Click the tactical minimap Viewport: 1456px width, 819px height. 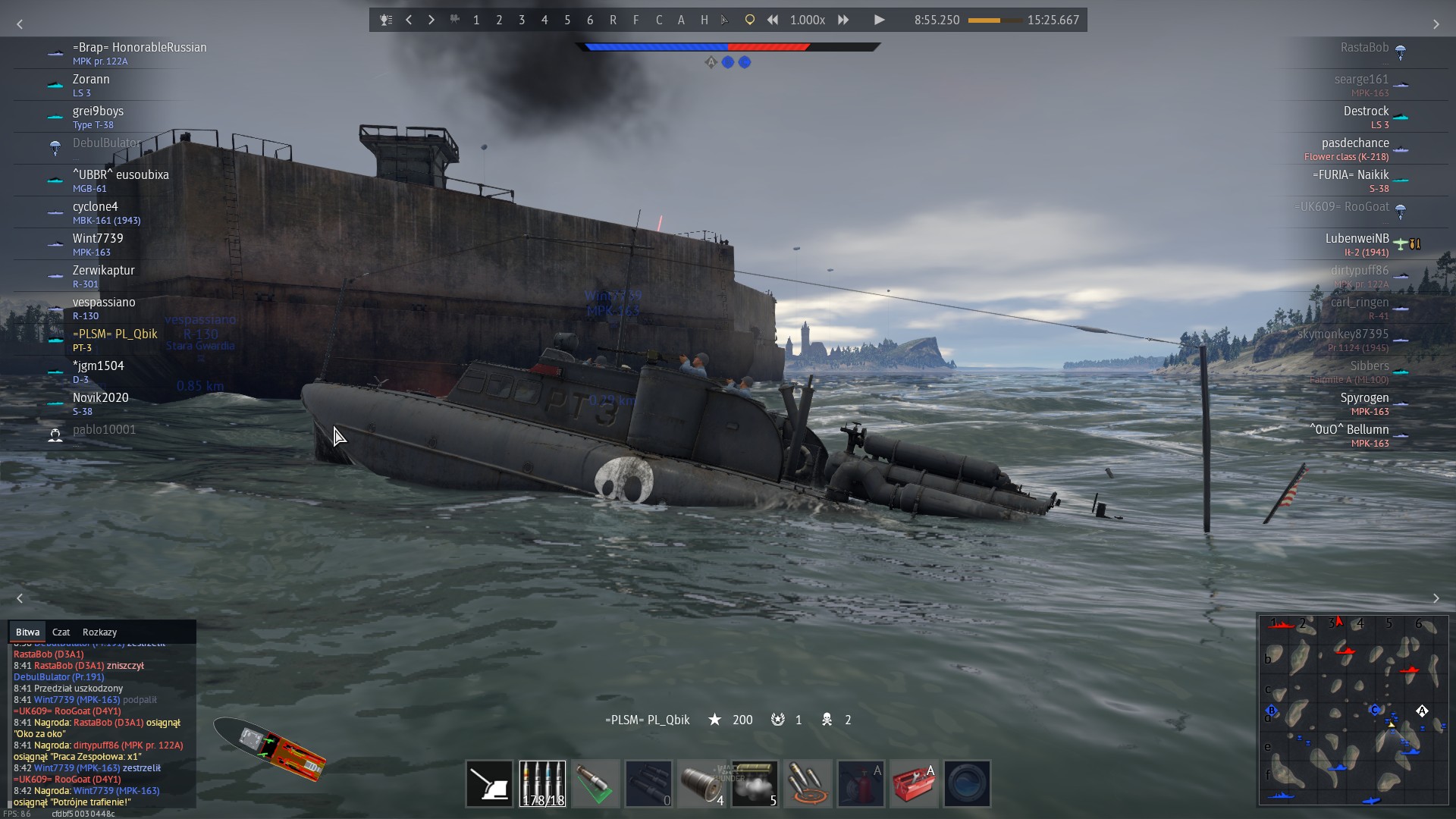coord(1353,710)
